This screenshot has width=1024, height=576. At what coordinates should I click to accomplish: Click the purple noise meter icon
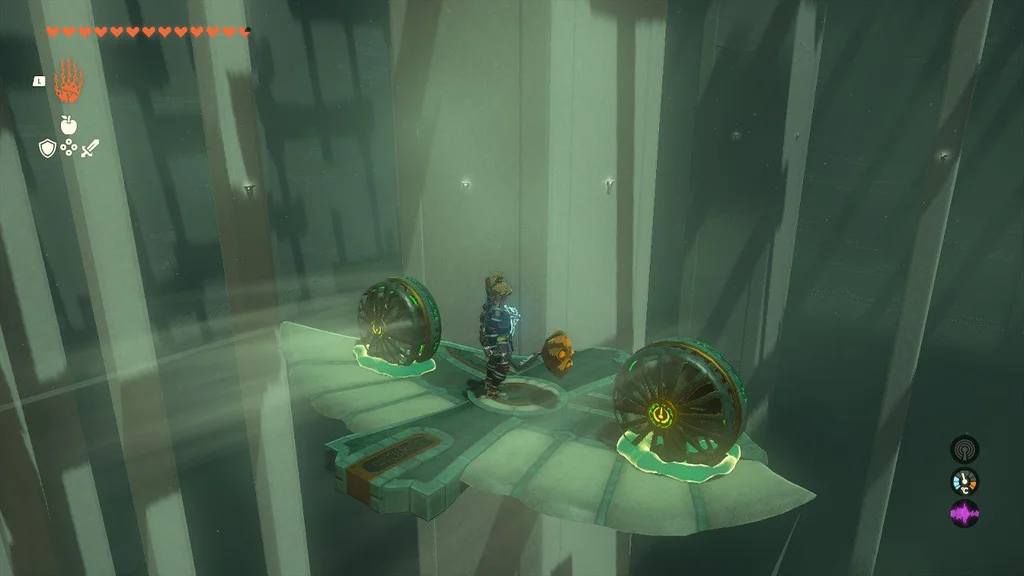click(x=965, y=514)
